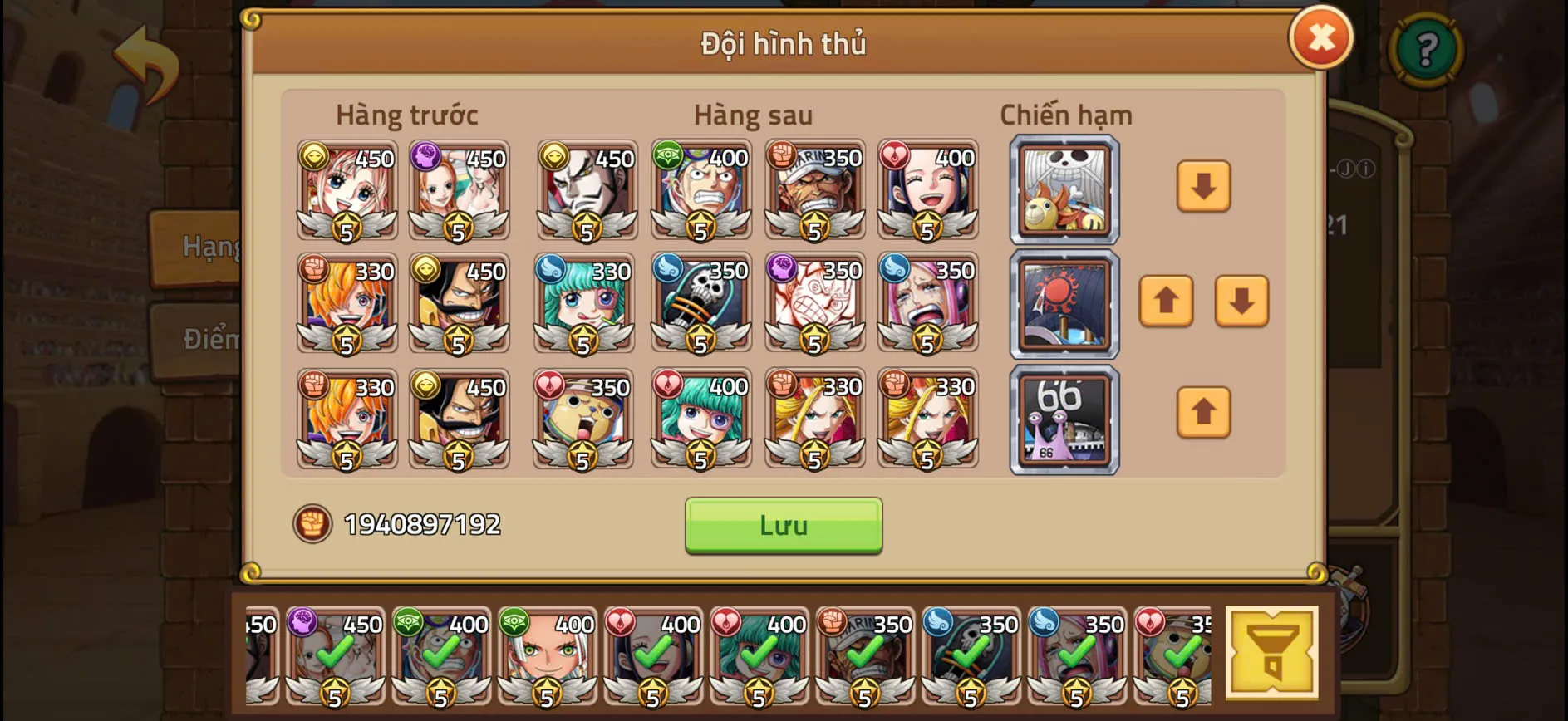Close the Đội hình thủ dialog
Viewport: 1568px width, 721px height.
pyautogui.click(x=1322, y=37)
